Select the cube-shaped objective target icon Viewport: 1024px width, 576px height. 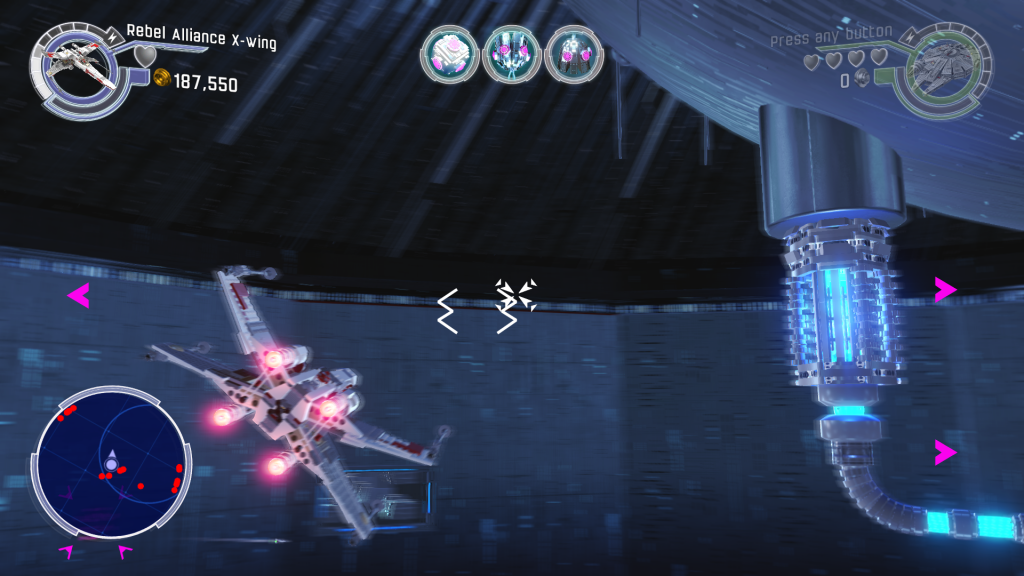click(x=450, y=55)
